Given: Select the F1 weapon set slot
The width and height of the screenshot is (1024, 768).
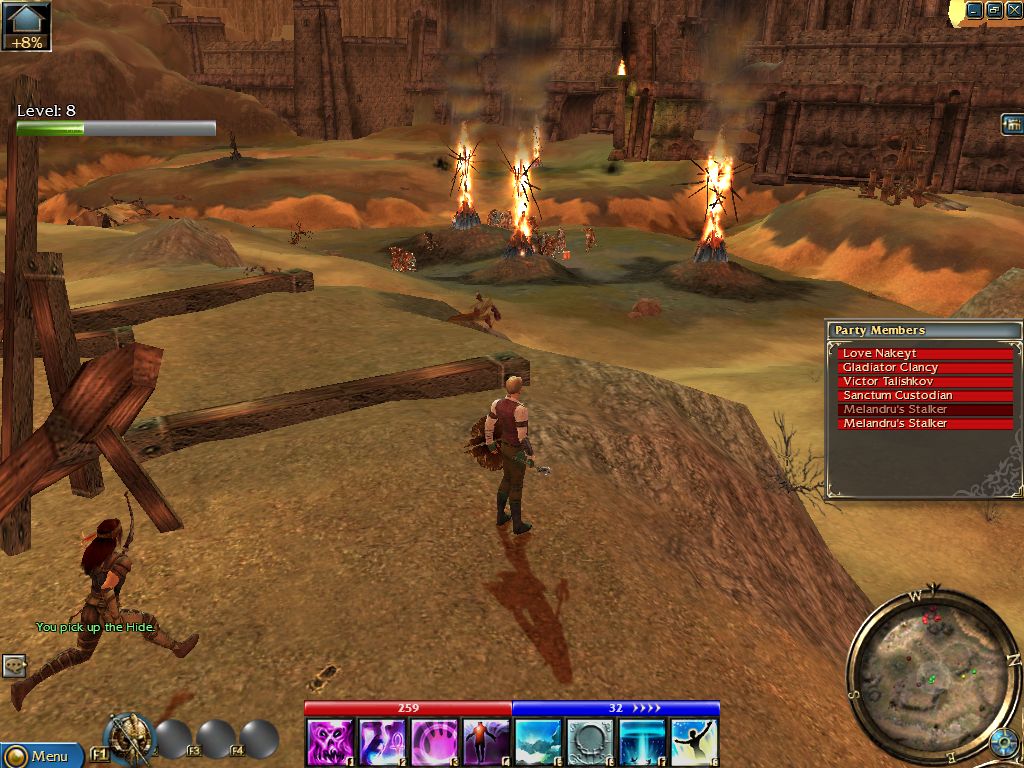Looking at the screenshot, I should point(128,738).
